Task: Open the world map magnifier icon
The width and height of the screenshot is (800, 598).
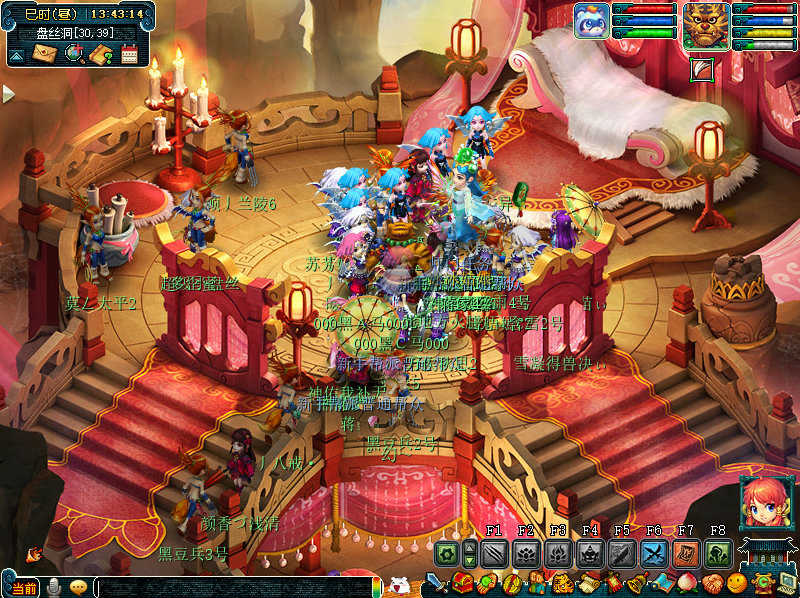Action: [73, 54]
